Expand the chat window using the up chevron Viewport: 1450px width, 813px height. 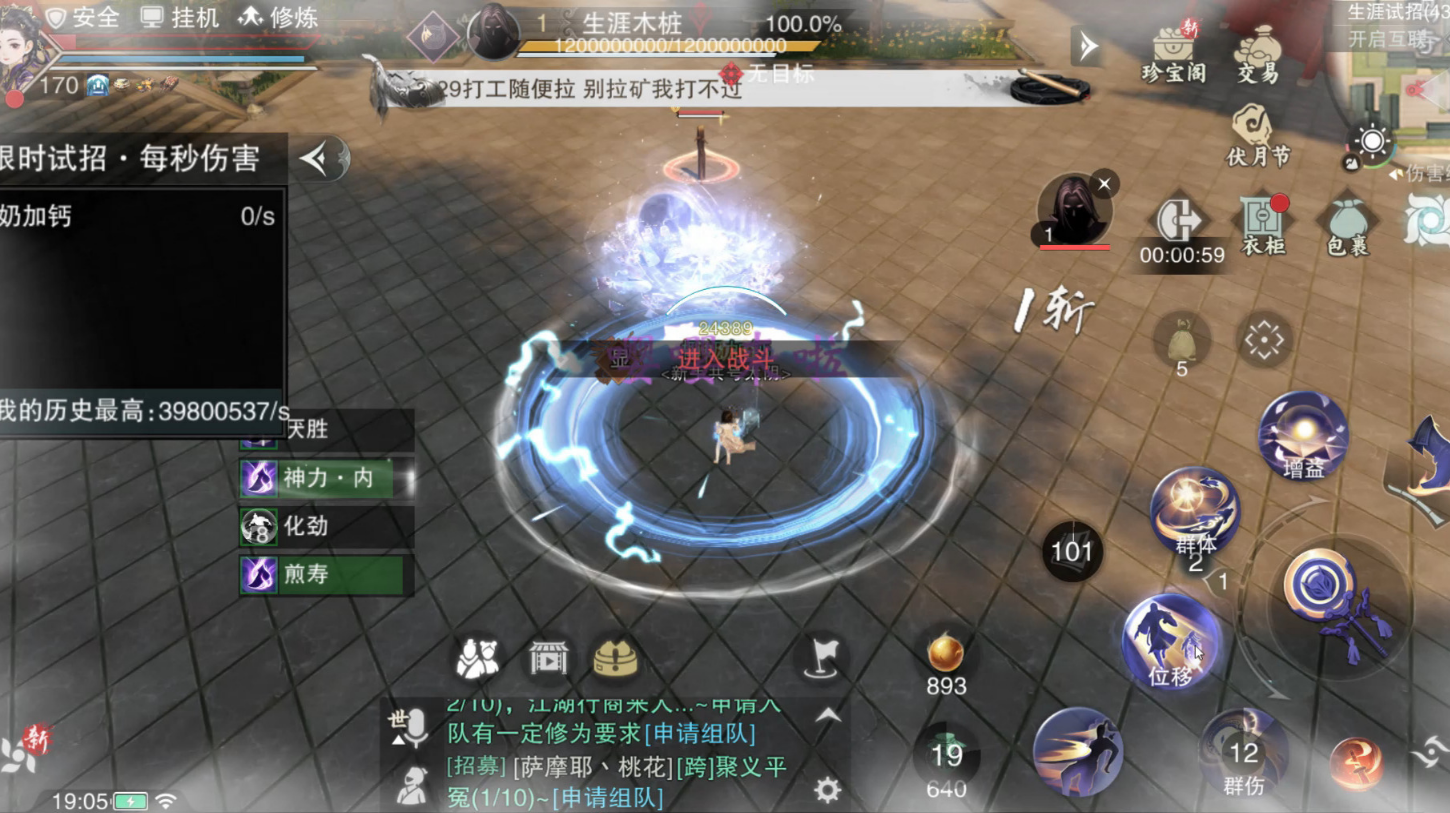tap(828, 716)
